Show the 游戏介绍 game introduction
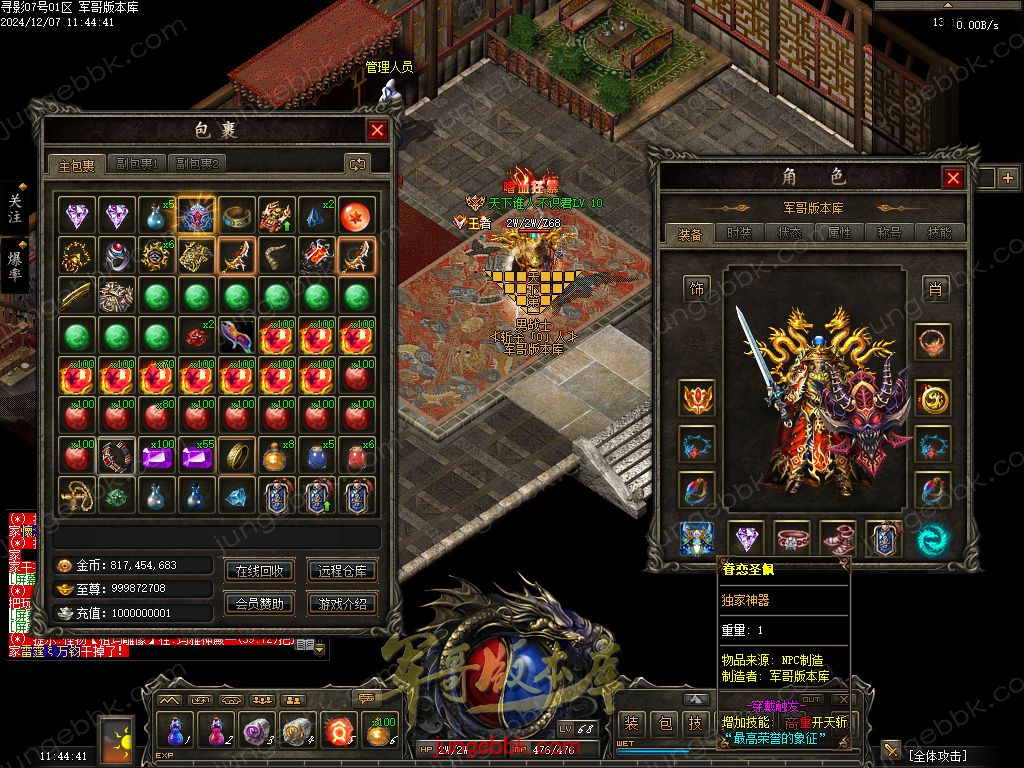1024x768 pixels. 342,603
